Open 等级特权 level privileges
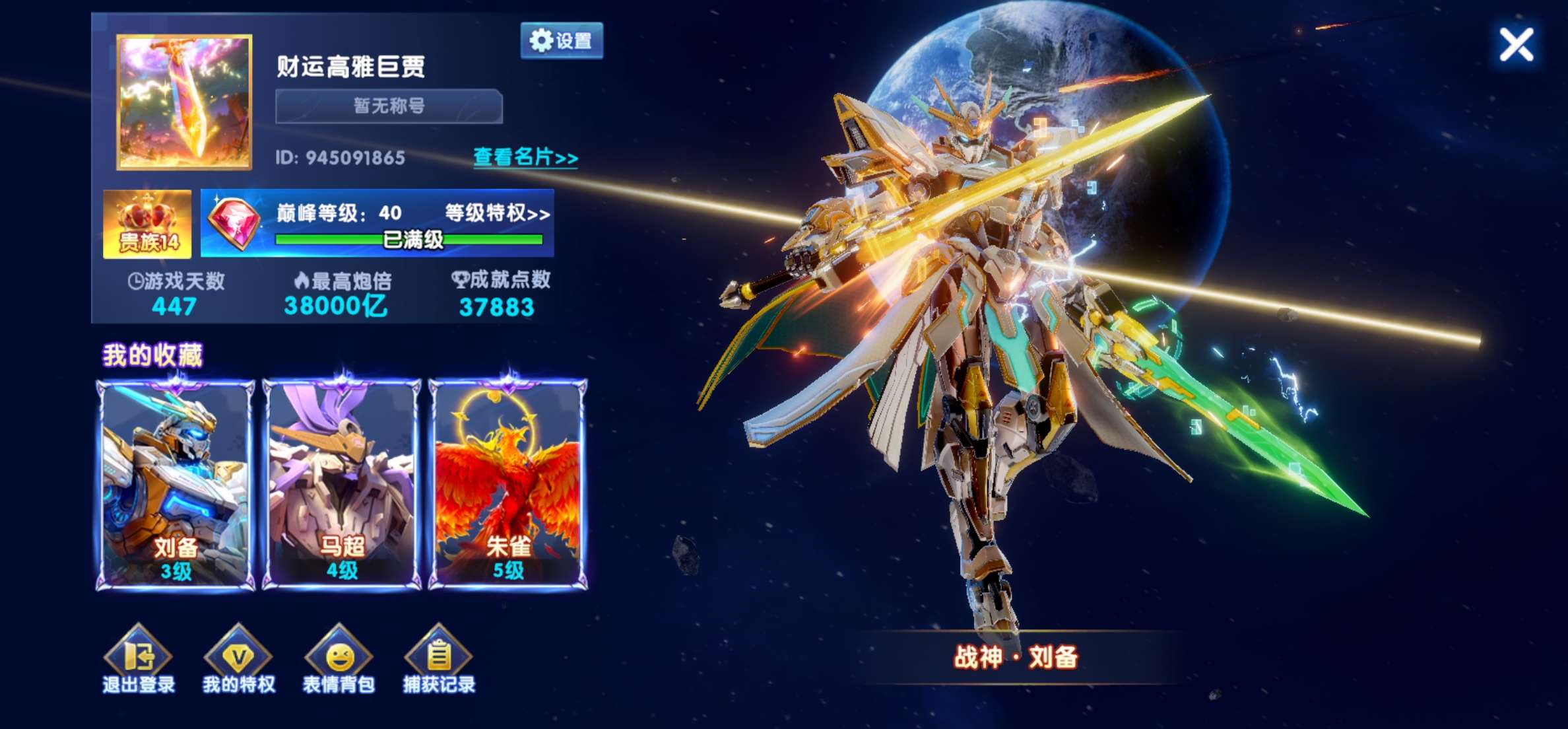 (497, 213)
